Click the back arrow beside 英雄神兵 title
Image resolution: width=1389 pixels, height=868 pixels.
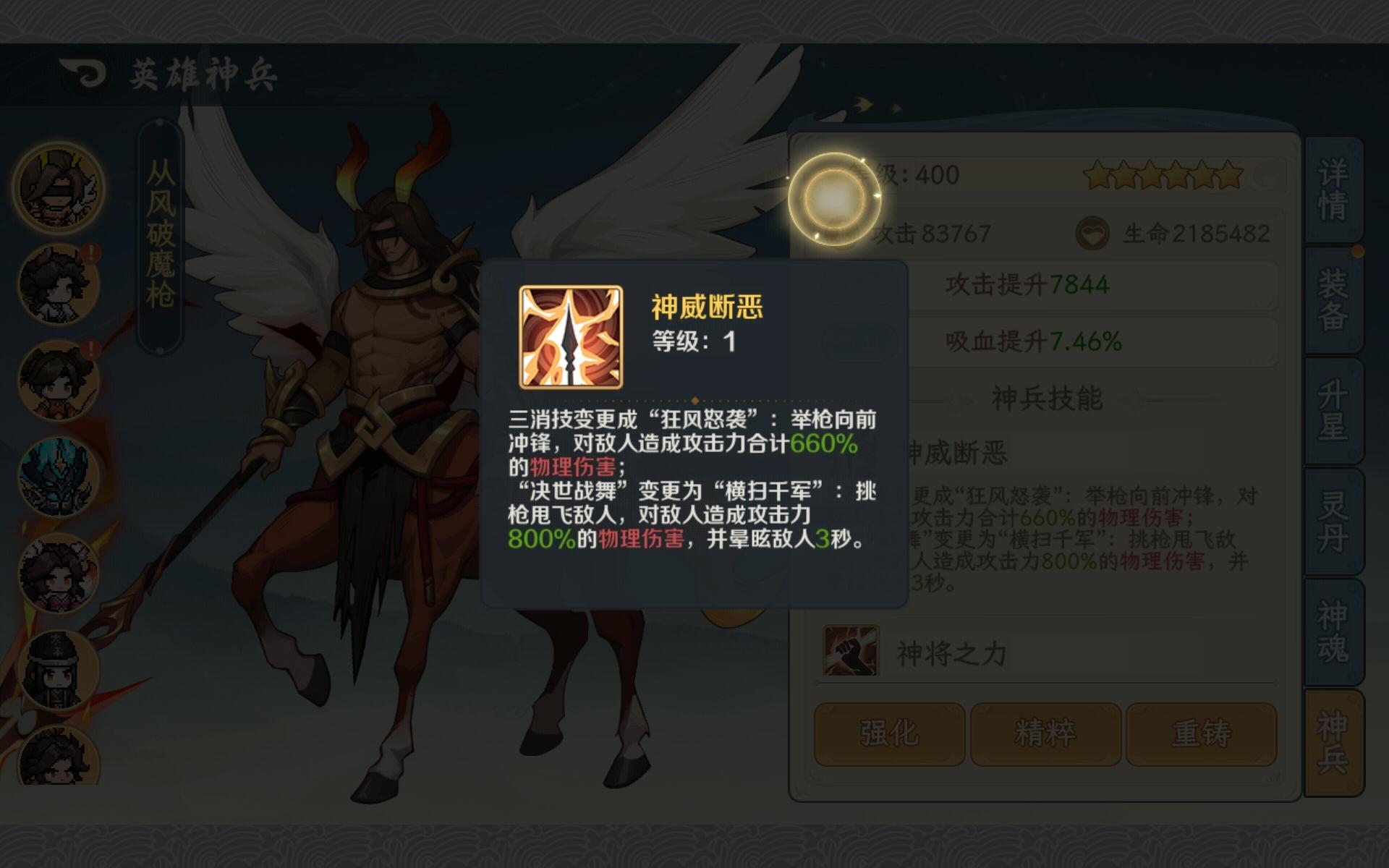click(x=82, y=72)
